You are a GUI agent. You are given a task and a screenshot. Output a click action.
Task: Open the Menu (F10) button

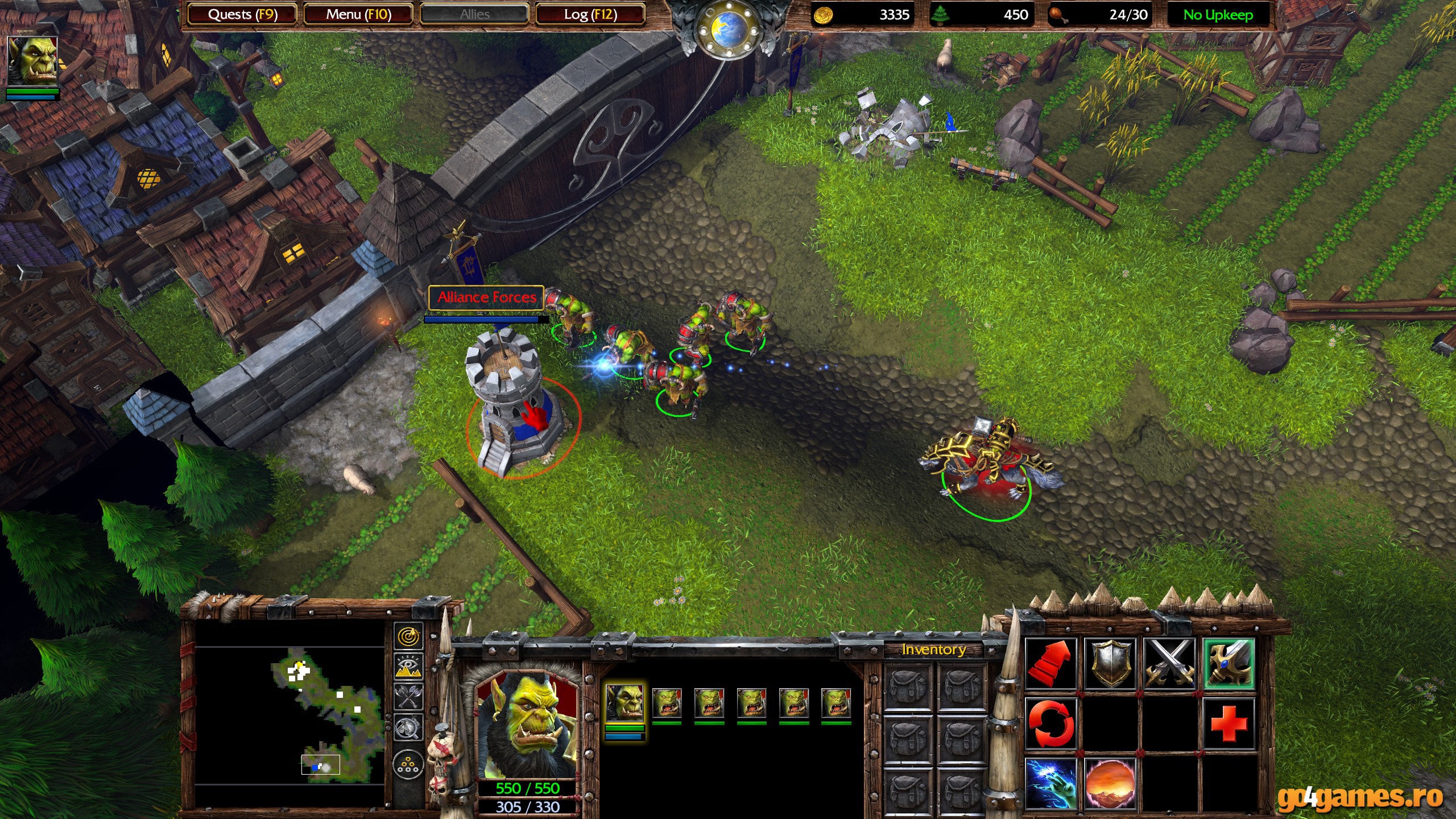pos(358,14)
